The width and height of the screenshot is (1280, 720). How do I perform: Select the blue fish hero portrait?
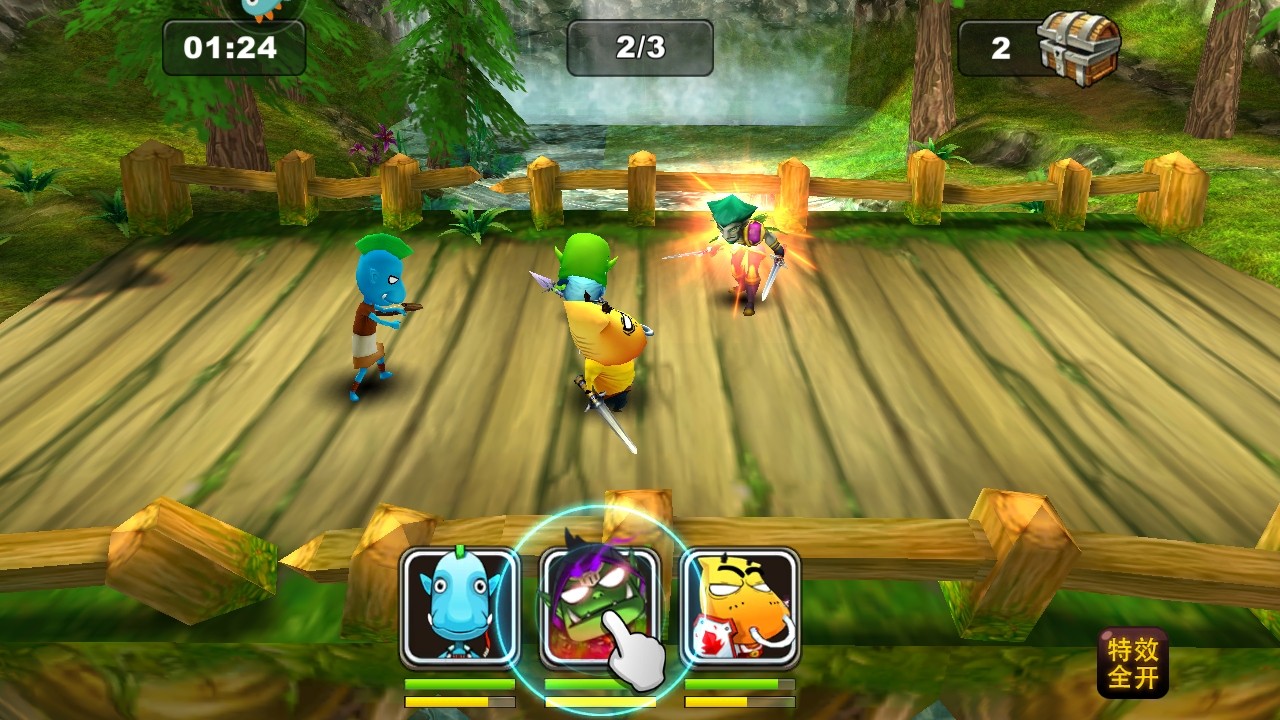[460, 607]
